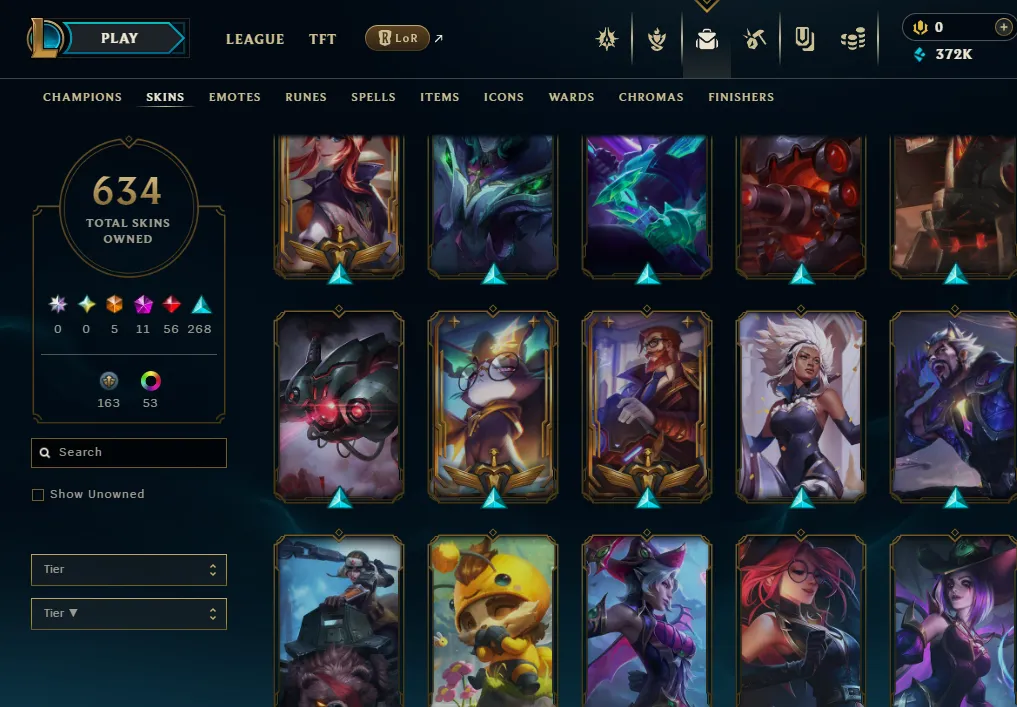Image resolution: width=1017 pixels, height=707 pixels.
Task: Switch to the Emotes tab
Action: (235, 97)
